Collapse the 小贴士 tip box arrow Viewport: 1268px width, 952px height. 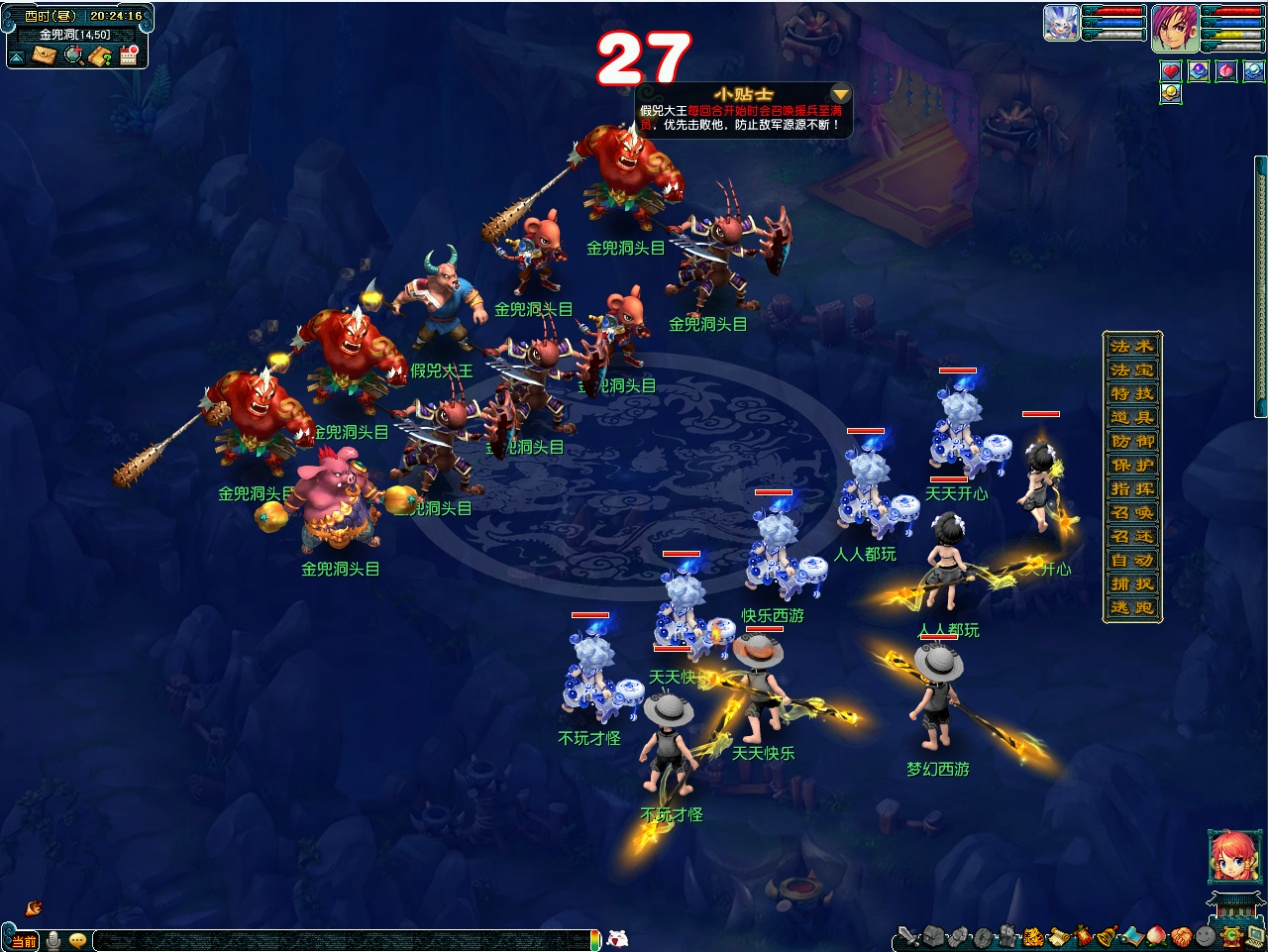click(841, 94)
